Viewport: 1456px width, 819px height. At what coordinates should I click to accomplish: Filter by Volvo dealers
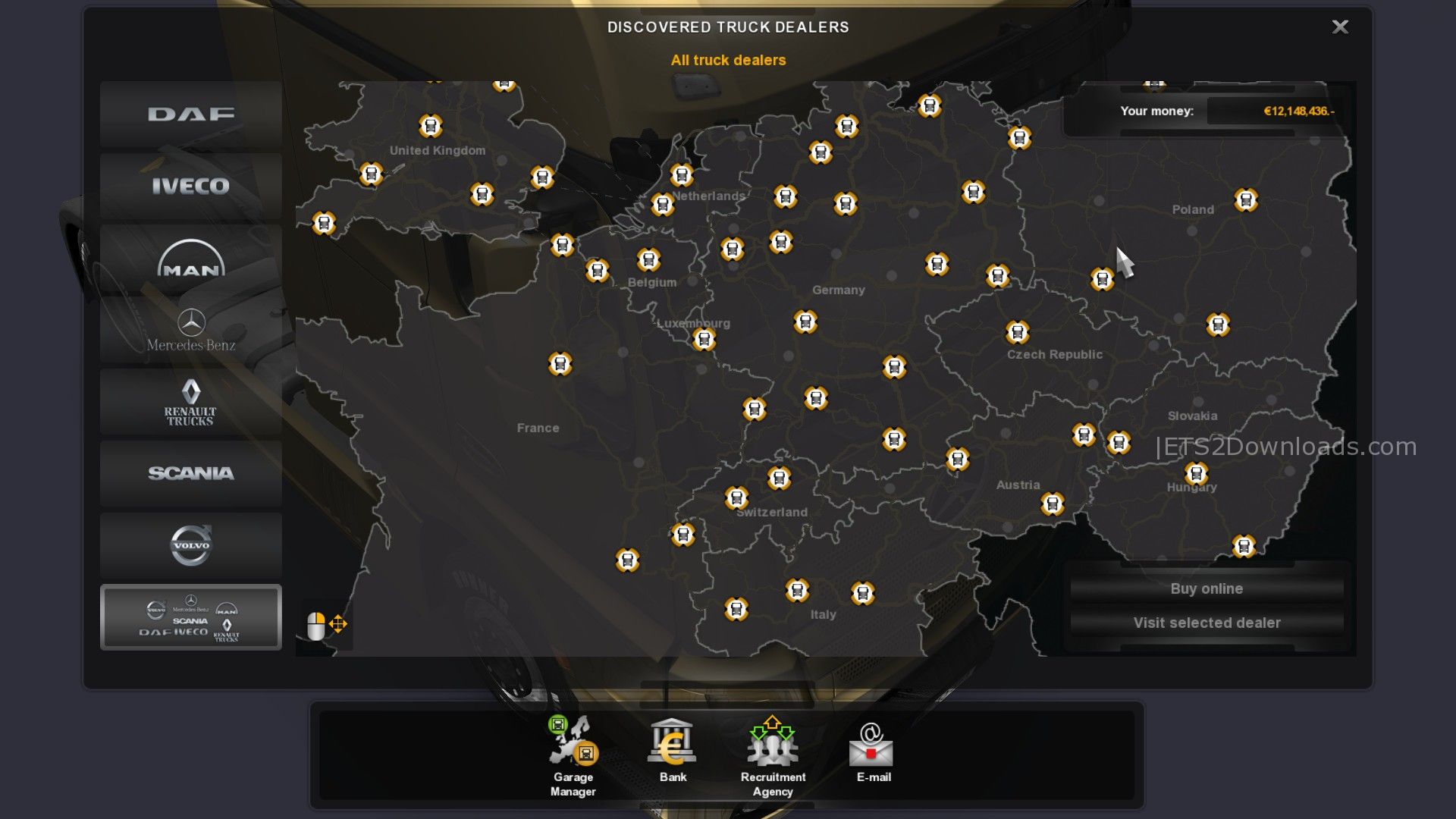tap(190, 545)
